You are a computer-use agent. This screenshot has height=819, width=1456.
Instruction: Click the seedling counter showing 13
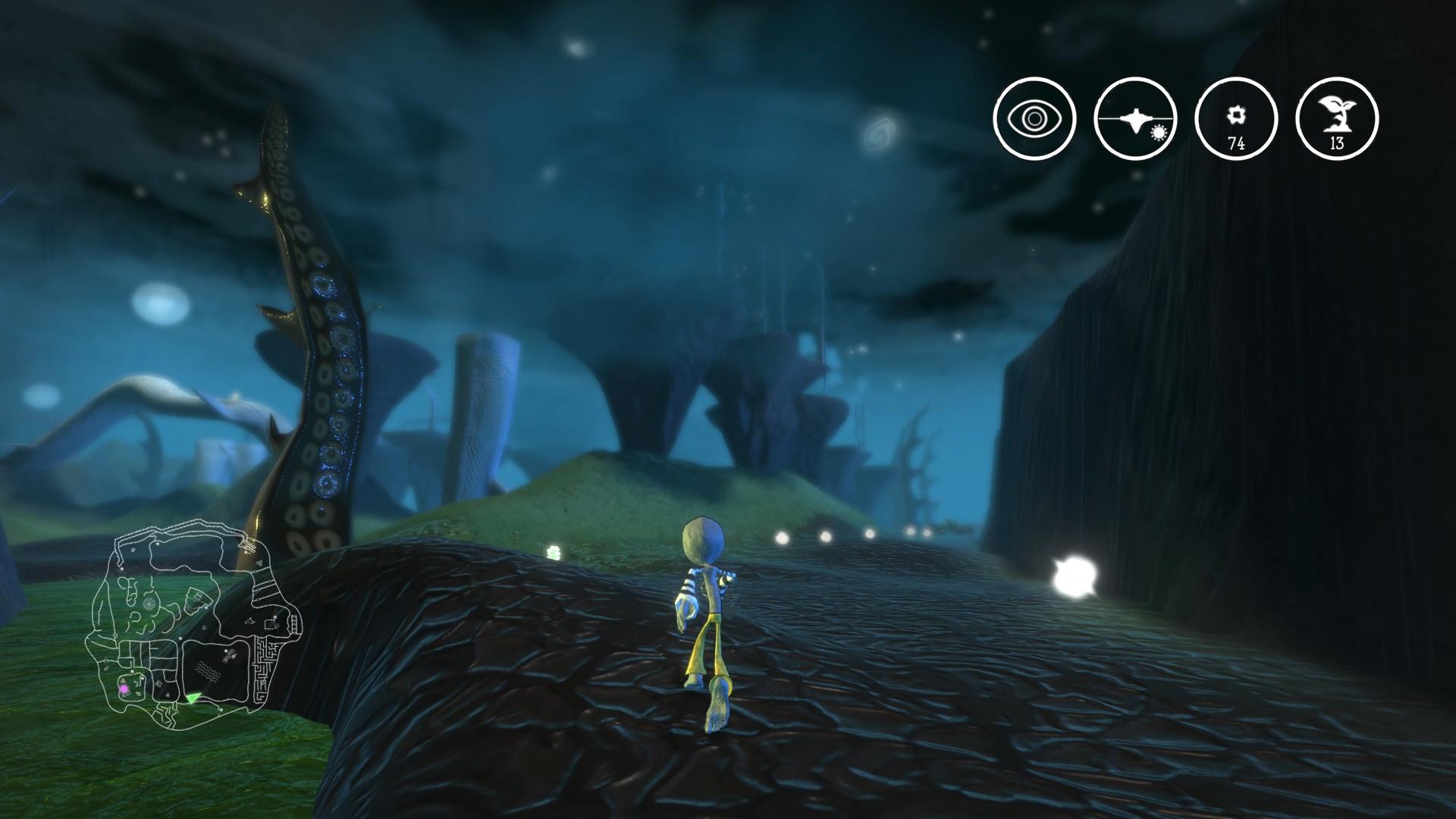[1336, 120]
